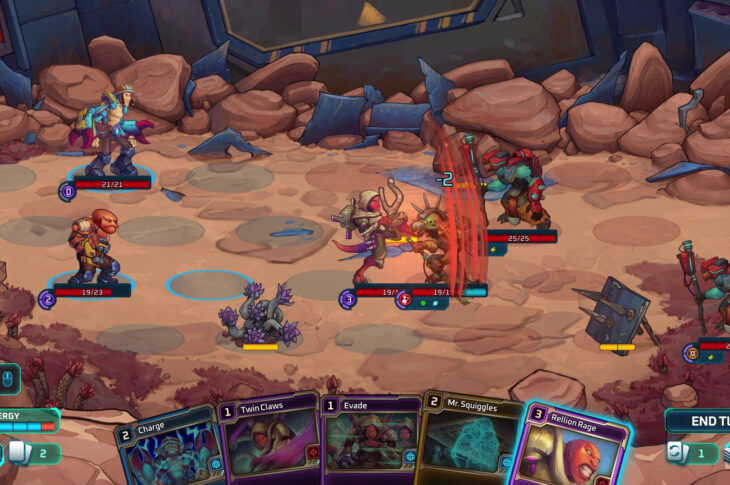730x485 pixels.
Task: Open the draw pile deck icon
Action: pos(18,453)
